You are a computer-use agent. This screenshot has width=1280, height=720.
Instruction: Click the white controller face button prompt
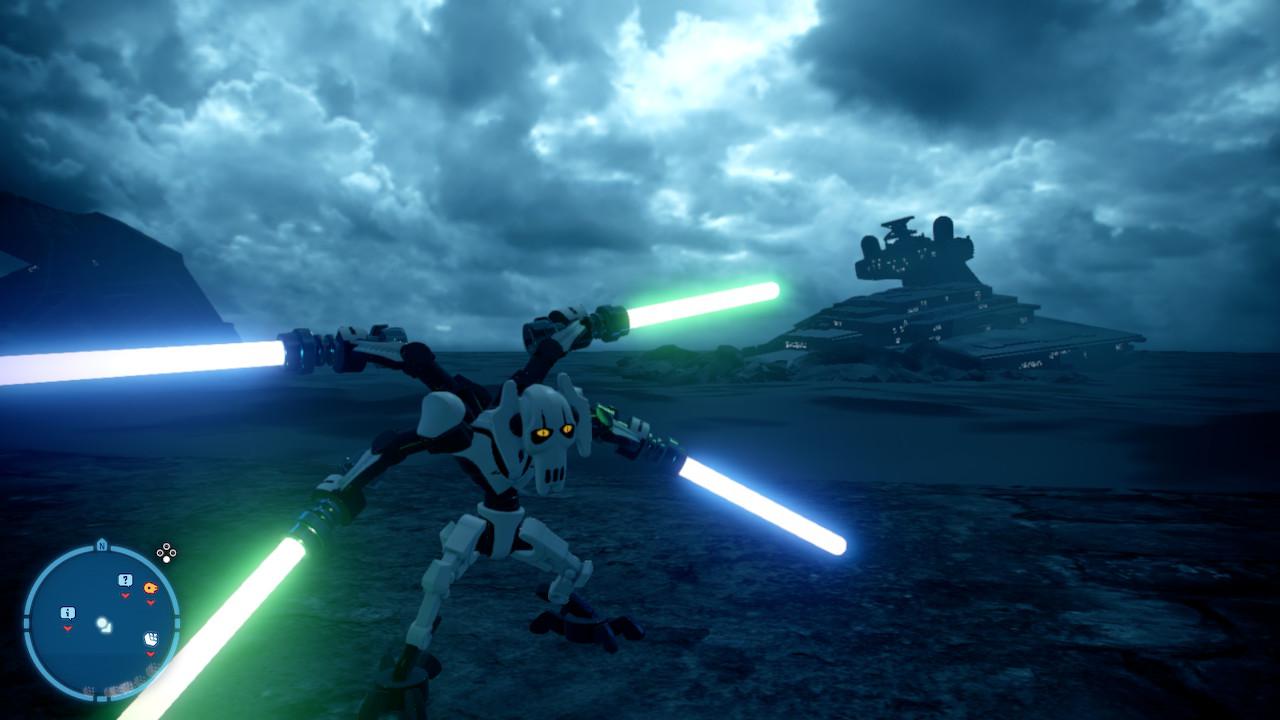(x=167, y=560)
